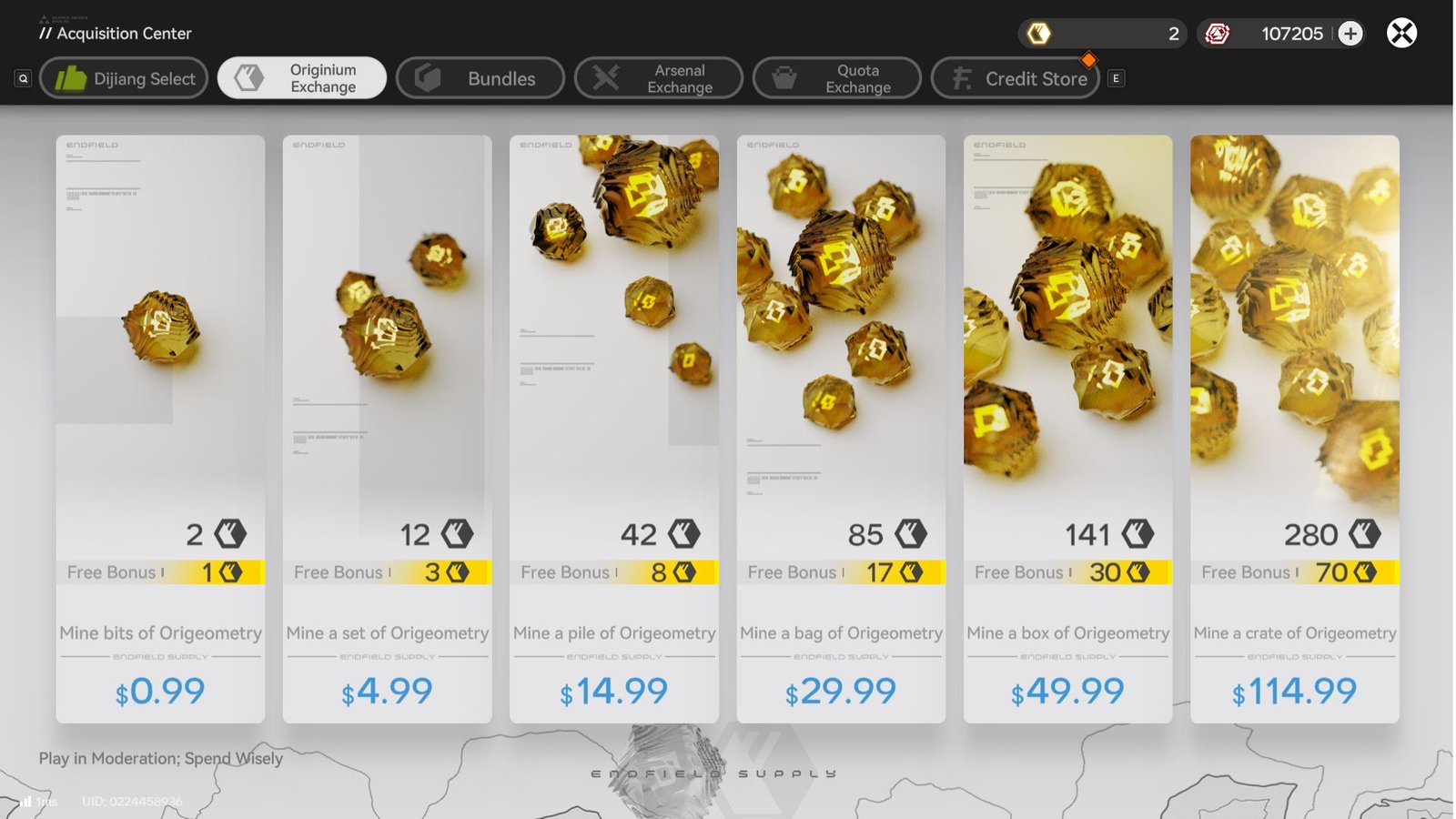Click the Free Bonus banner on the $14.99 pack
The image size is (1456, 819).
(612, 572)
